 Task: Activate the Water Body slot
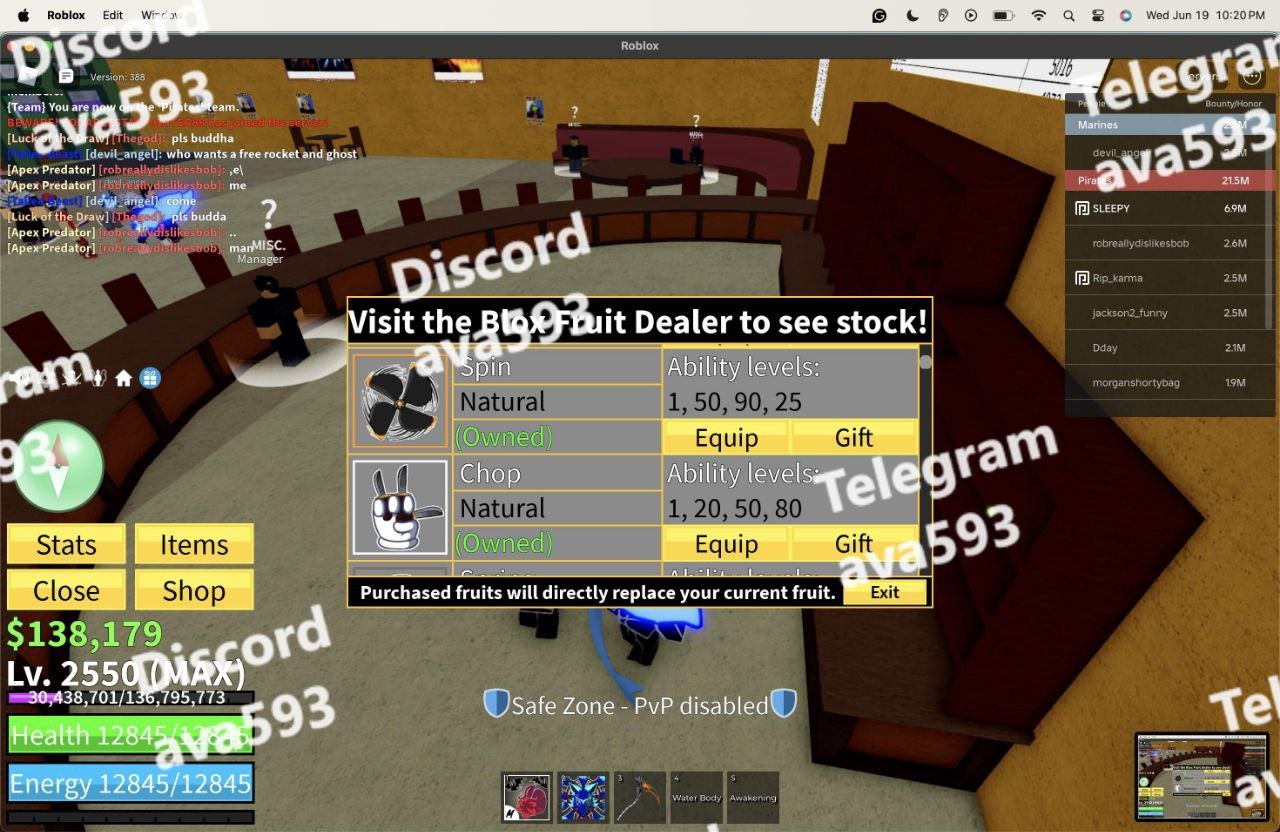coord(697,797)
